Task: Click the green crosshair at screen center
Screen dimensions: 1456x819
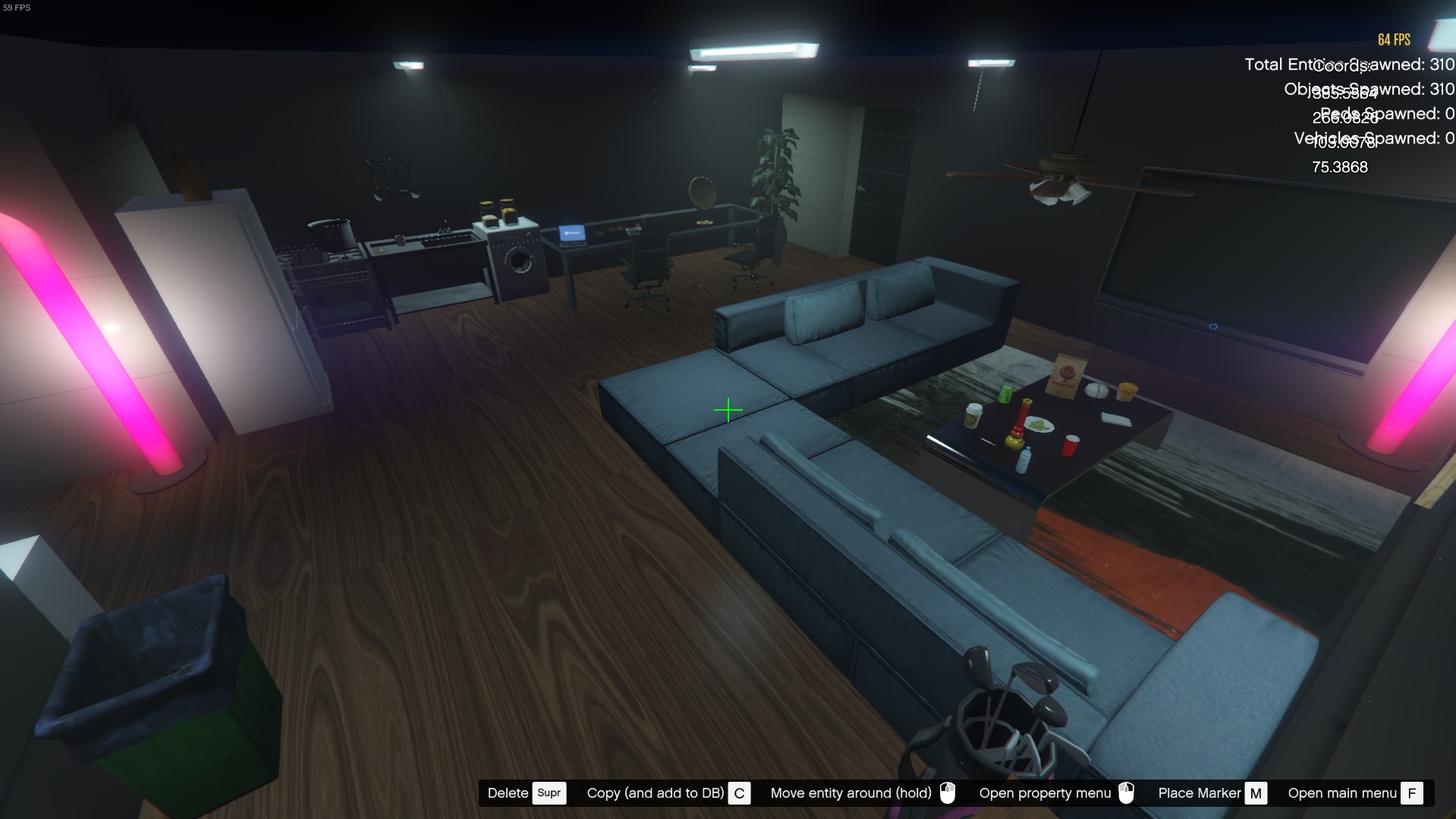Action: point(728,411)
